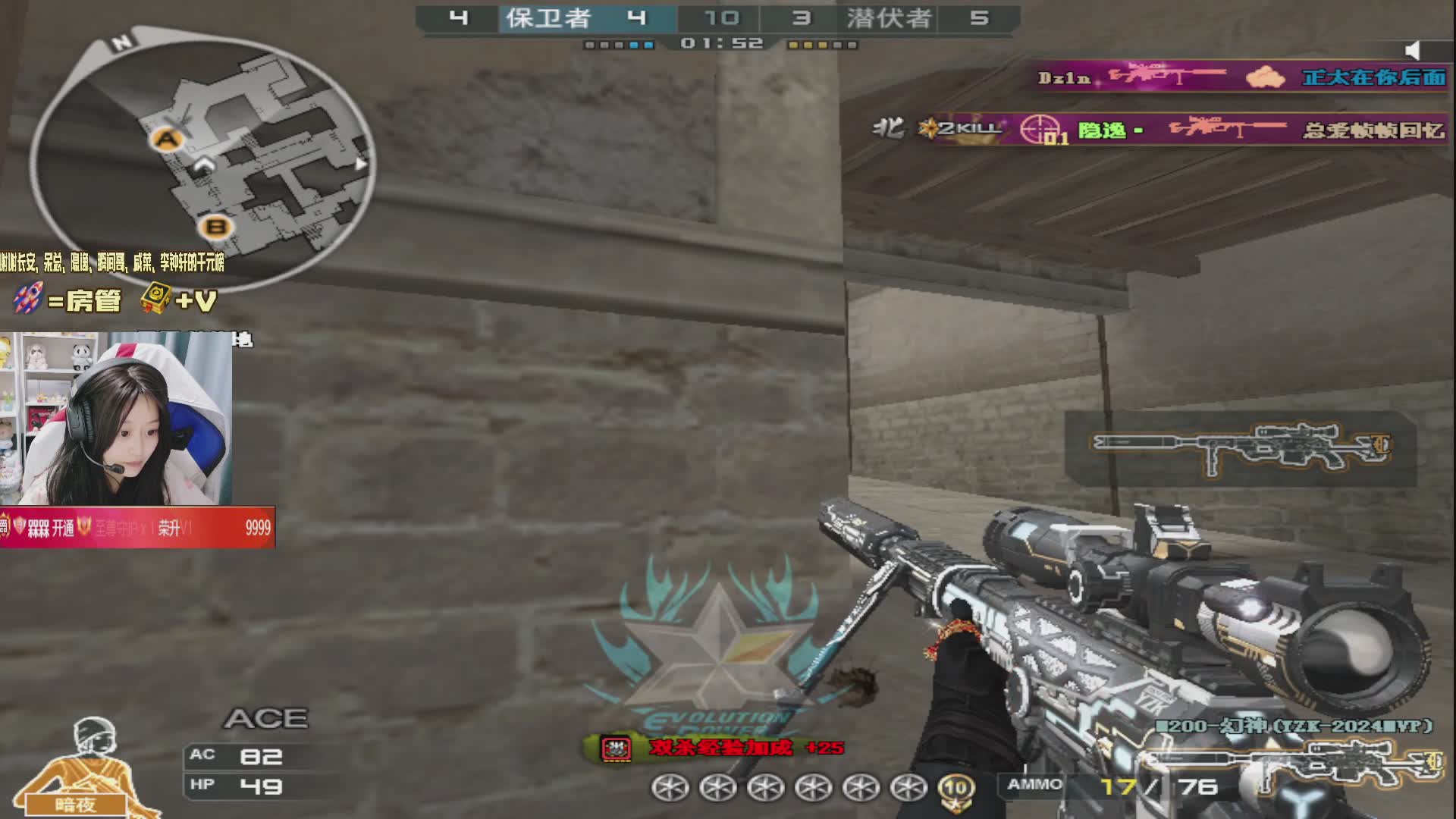Click the Dz1n kill feed entry

1241,77
